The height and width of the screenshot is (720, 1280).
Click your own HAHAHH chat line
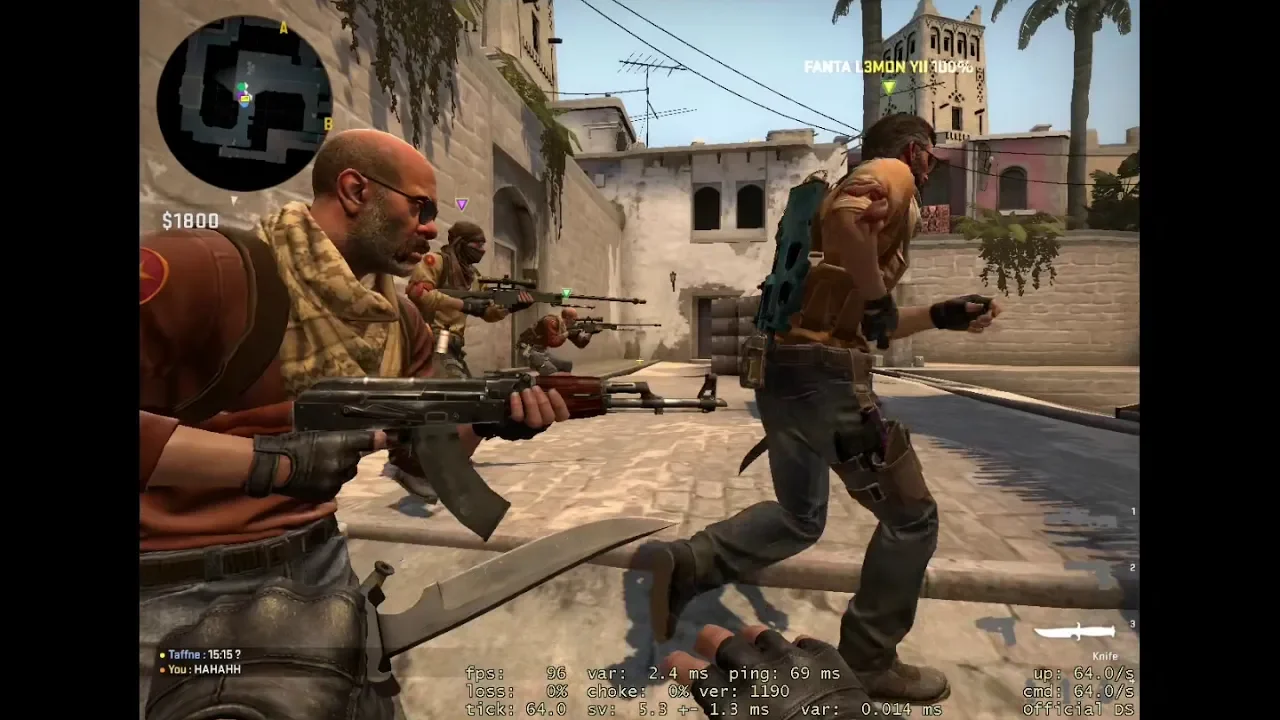click(x=204, y=669)
